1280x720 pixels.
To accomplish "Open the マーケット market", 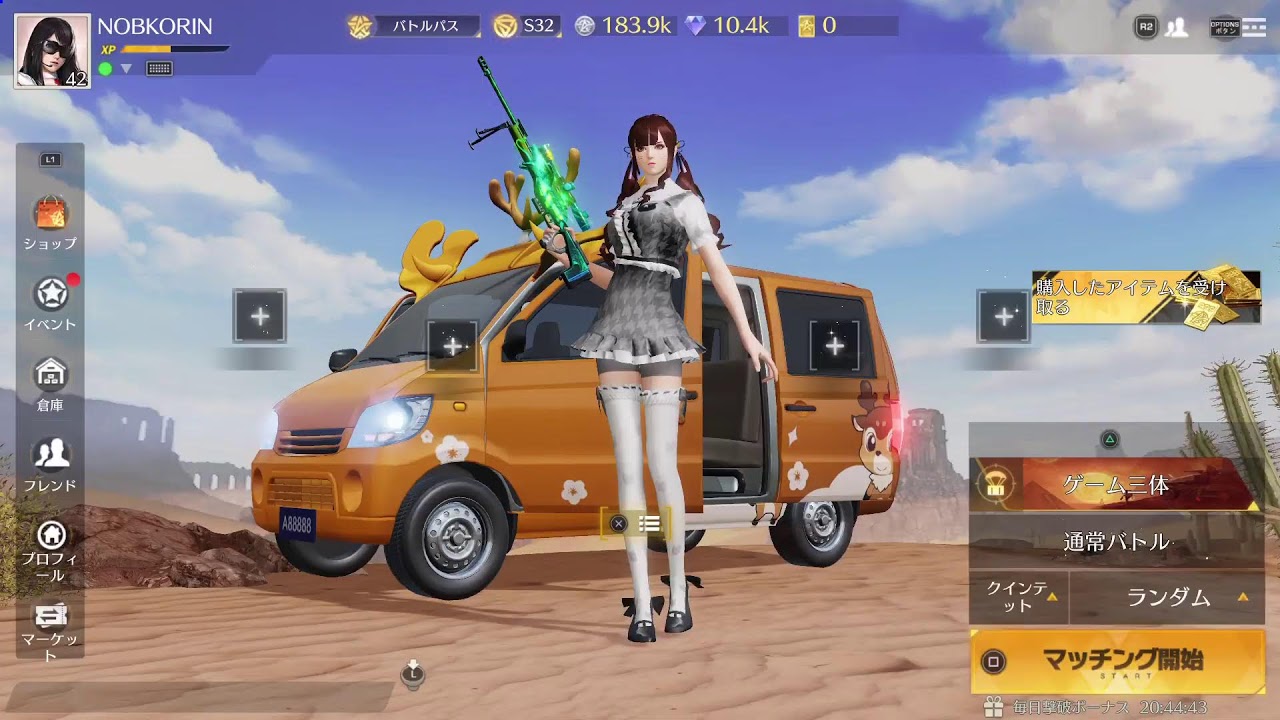I will point(50,628).
